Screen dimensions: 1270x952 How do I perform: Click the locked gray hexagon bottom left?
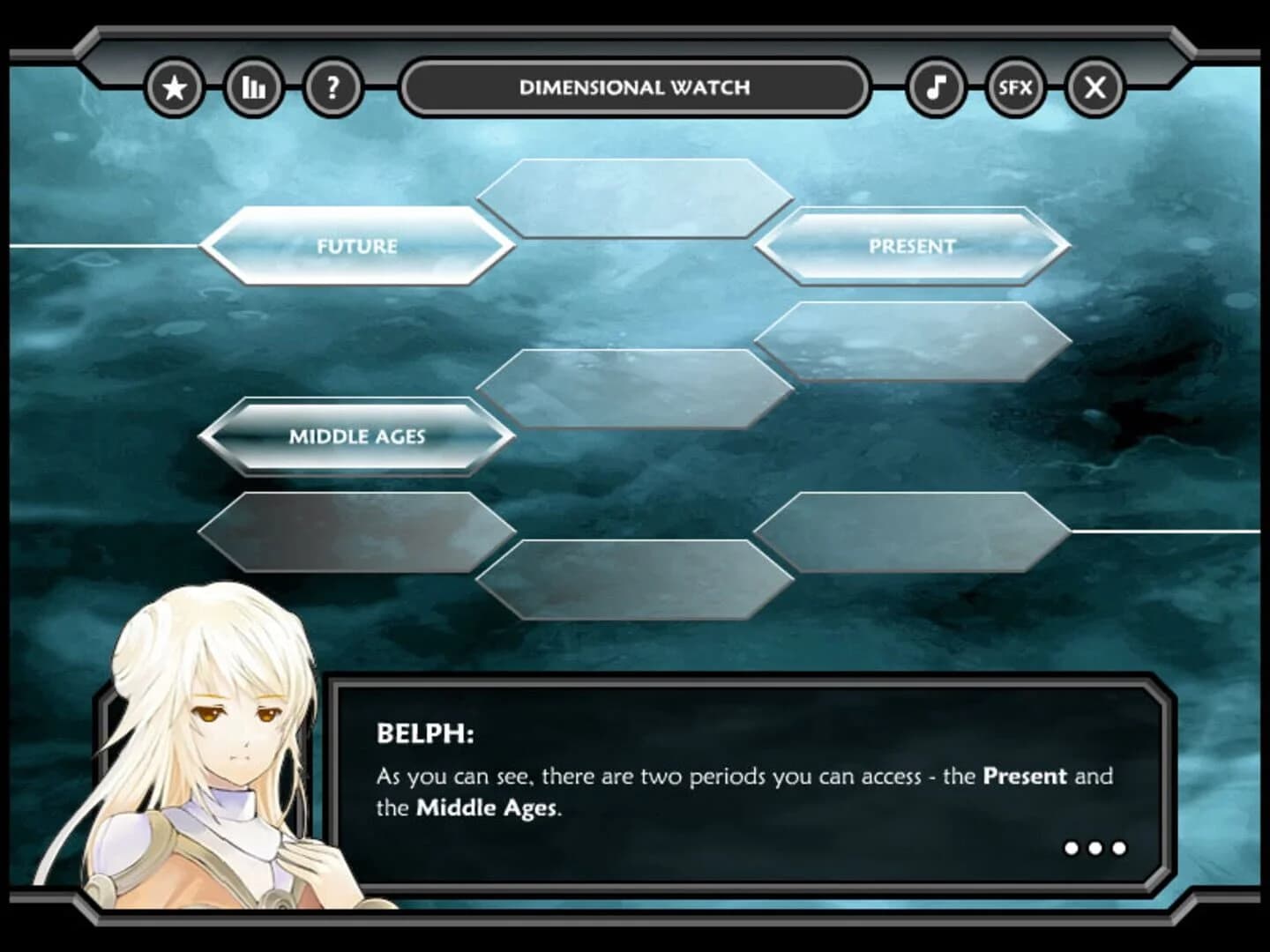(x=355, y=531)
